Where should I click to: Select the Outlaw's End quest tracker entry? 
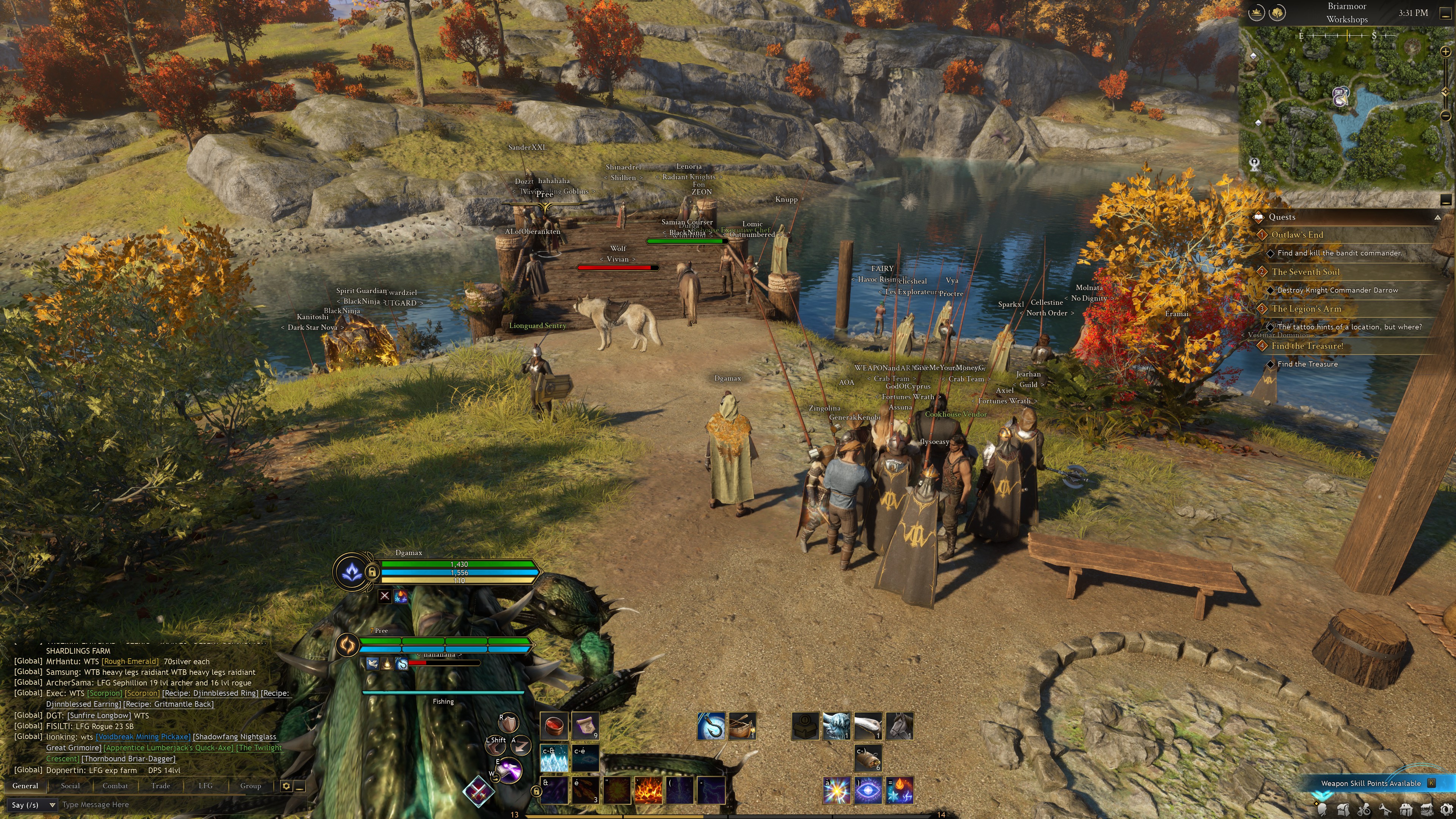1297,235
